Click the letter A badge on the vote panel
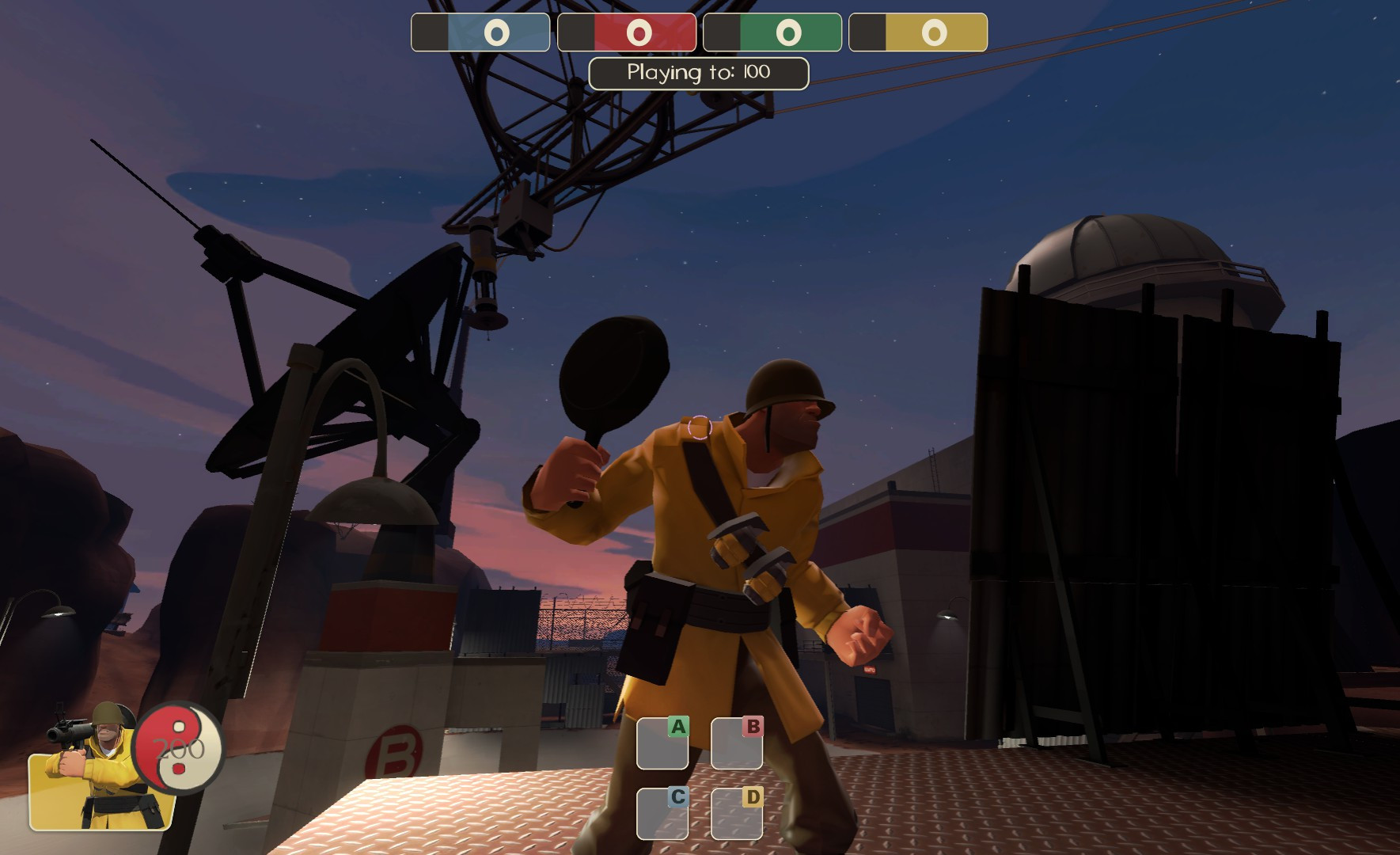Screen dimensions: 1400x855 [x=677, y=725]
